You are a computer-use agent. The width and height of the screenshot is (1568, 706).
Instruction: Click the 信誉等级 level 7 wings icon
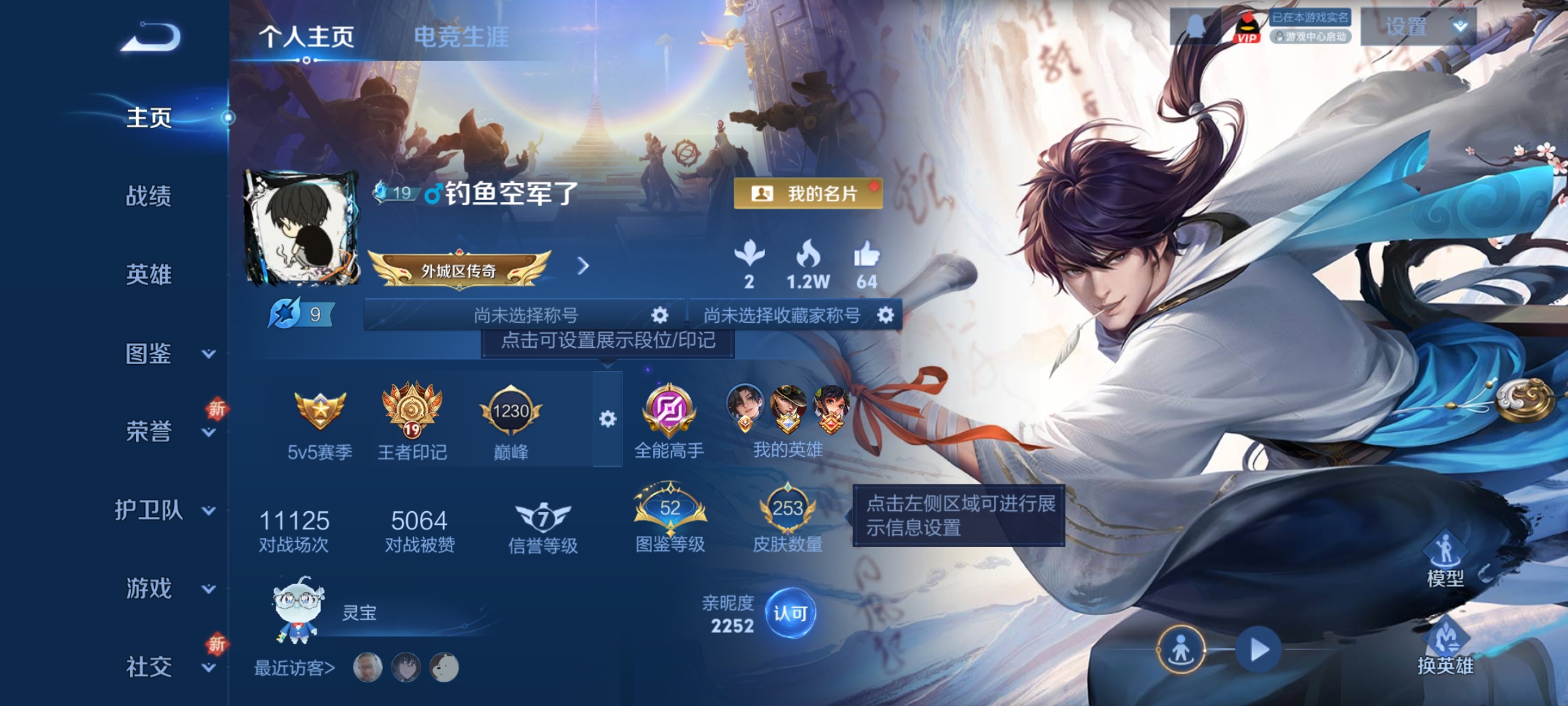click(x=541, y=516)
